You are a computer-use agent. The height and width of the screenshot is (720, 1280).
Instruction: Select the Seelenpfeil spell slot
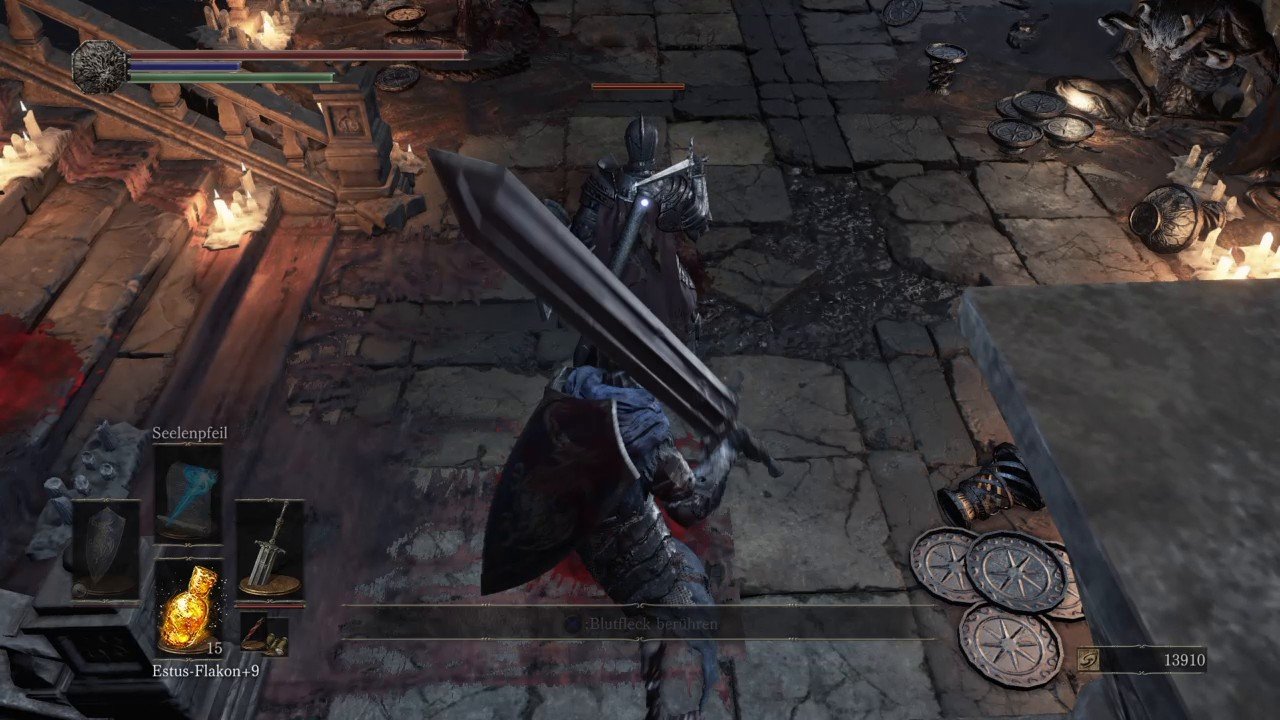(188, 492)
